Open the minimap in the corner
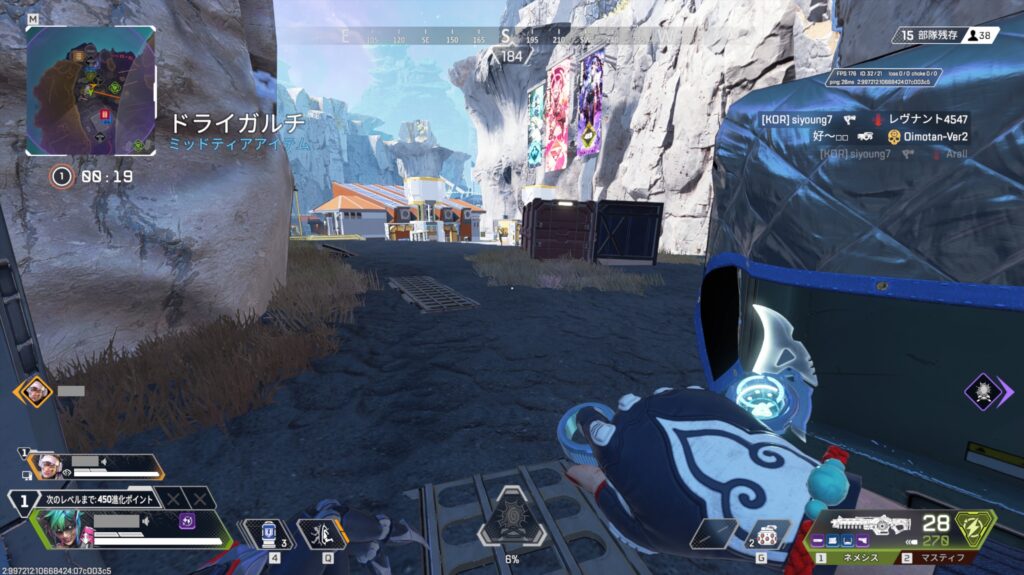Viewport: 1024px width, 575px height. click(x=90, y=90)
